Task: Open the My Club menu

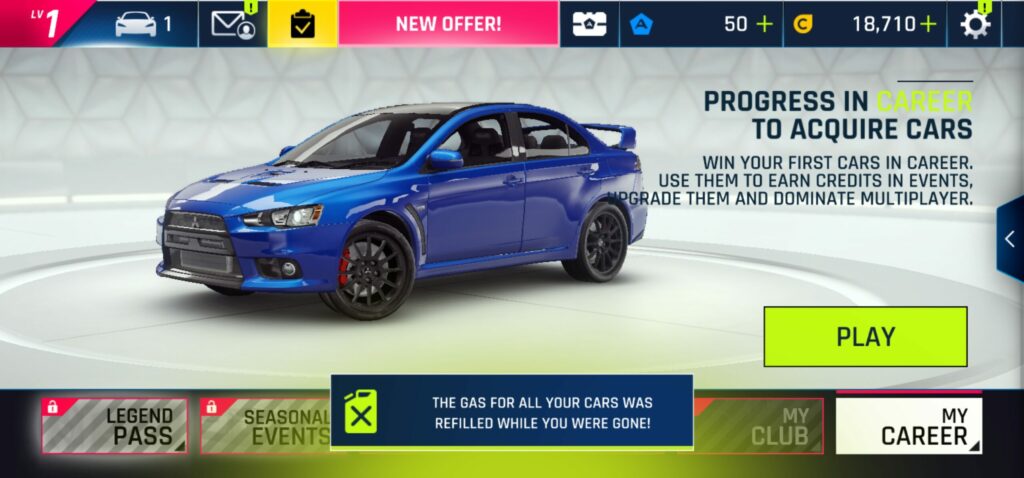Action: click(760, 426)
